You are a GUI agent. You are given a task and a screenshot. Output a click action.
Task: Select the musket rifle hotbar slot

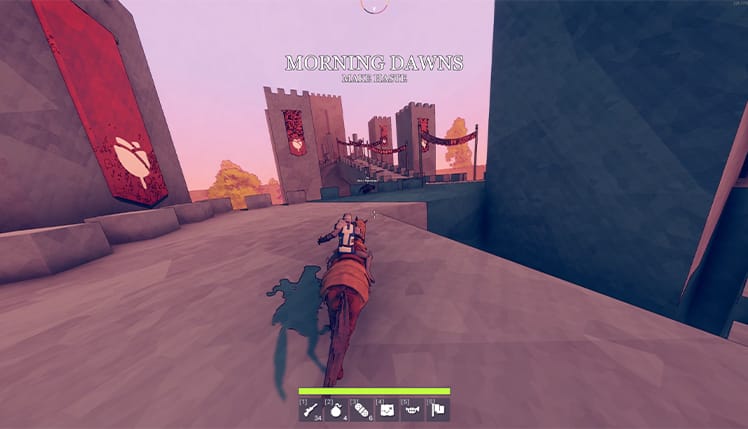tap(310, 409)
